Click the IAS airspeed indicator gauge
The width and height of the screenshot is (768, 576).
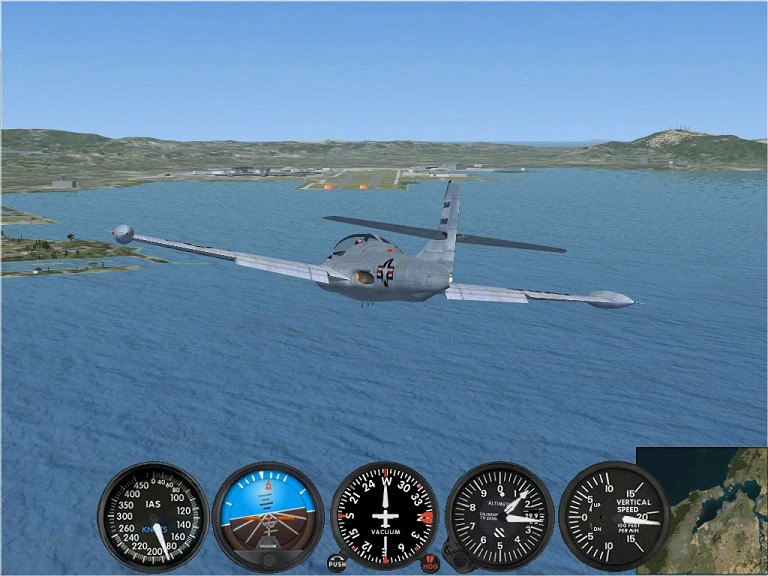click(153, 516)
